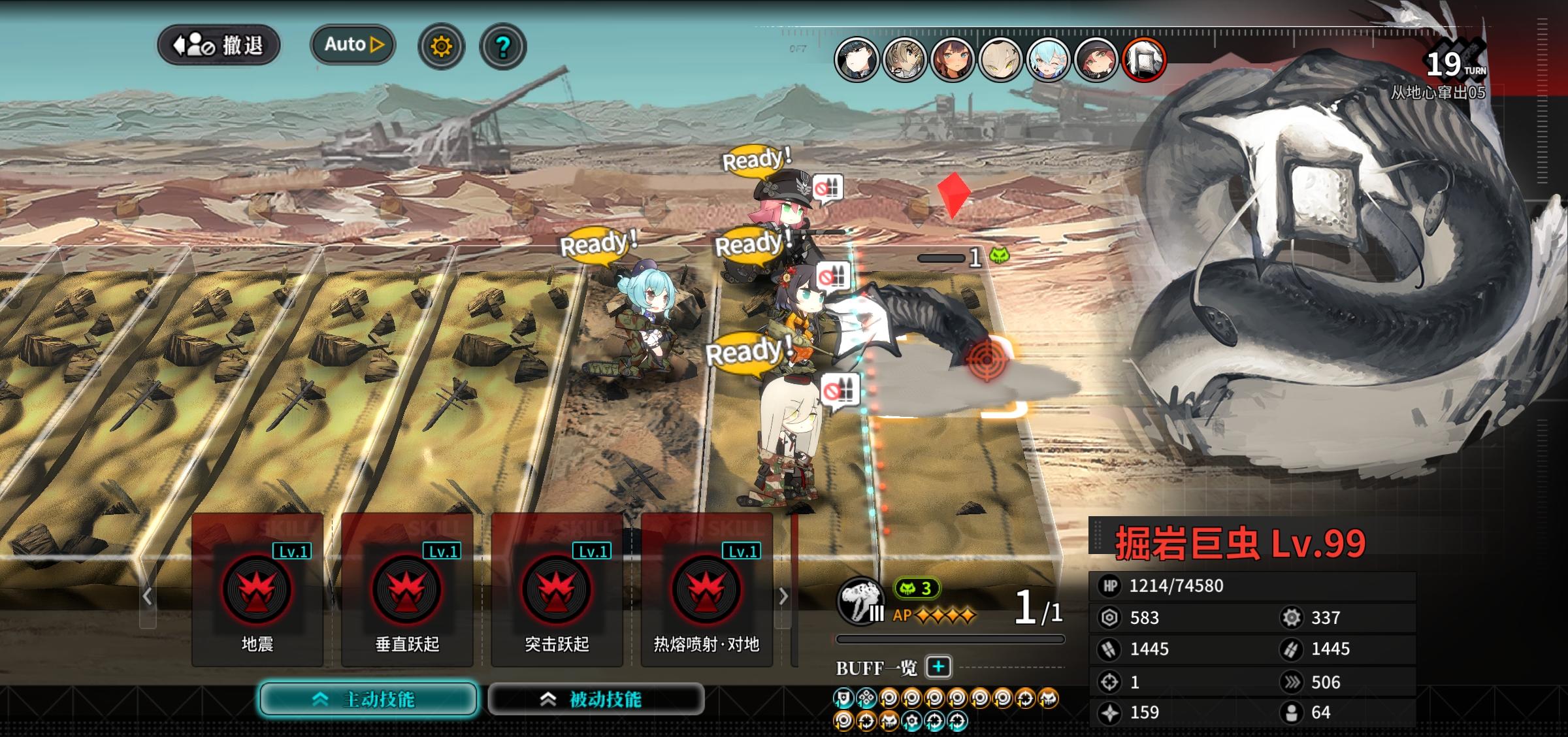The width and height of the screenshot is (1568, 737).
Task: Open the question mark help
Action: coord(502,46)
